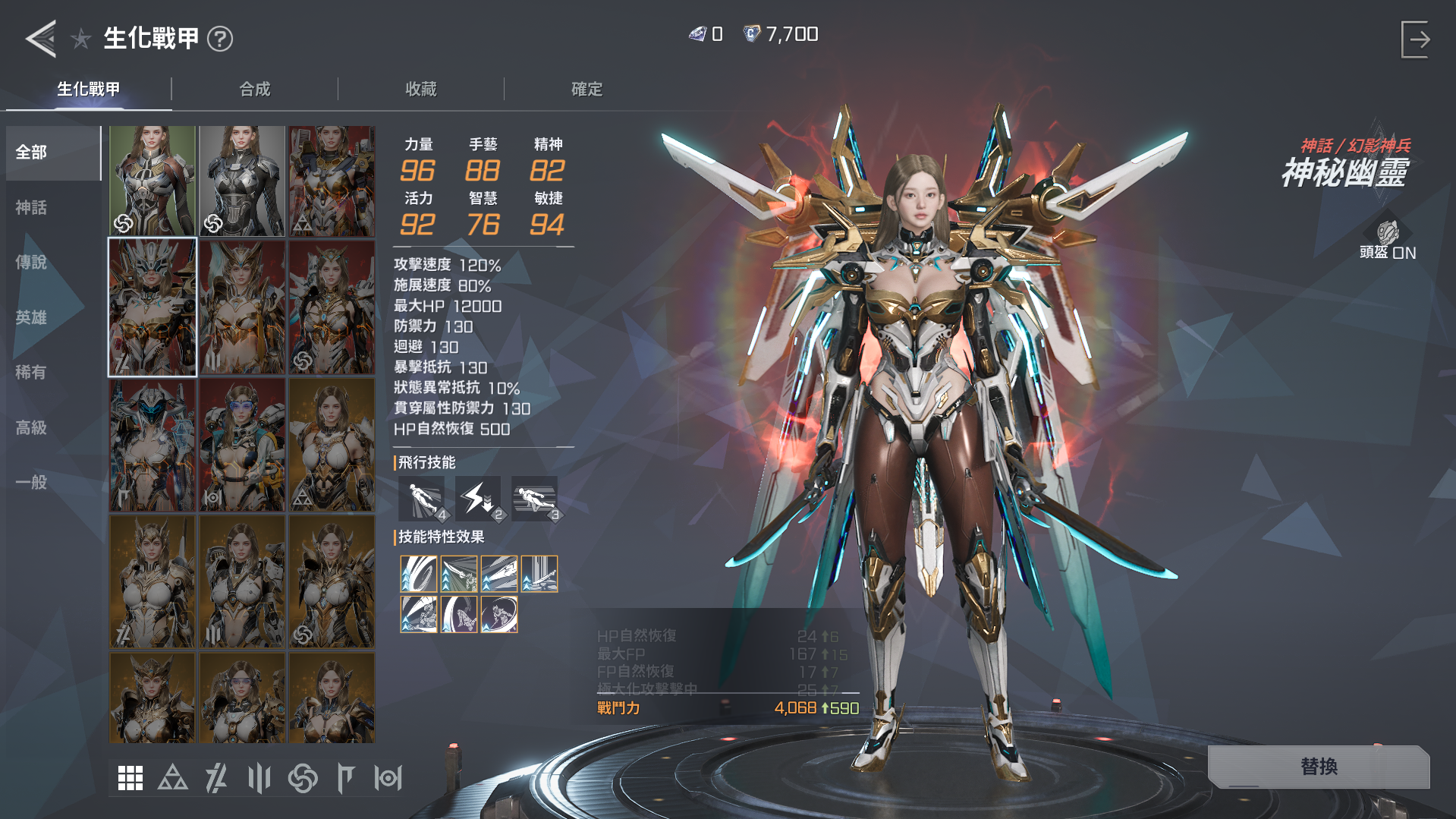Exit via the top-right door icon
Image resolution: width=1456 pixels, height=819 pixels.
tap(1415, 39)
